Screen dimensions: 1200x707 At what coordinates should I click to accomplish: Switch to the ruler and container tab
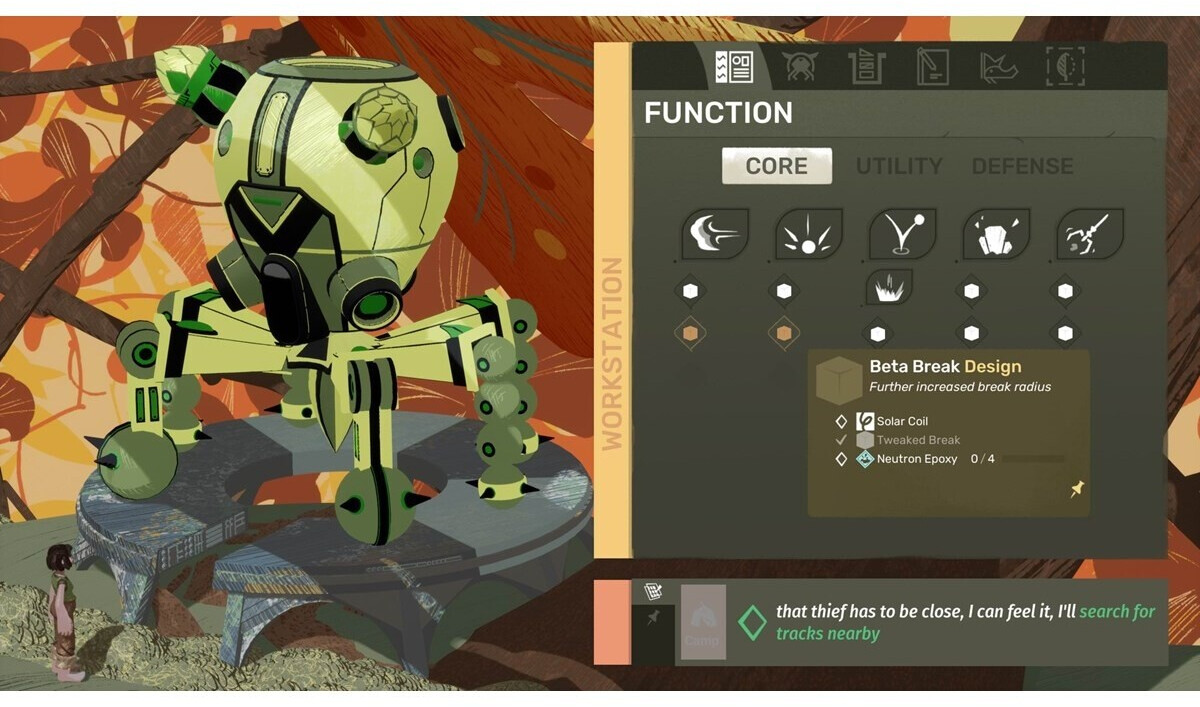pyautogui.click(x=866, y=67)
